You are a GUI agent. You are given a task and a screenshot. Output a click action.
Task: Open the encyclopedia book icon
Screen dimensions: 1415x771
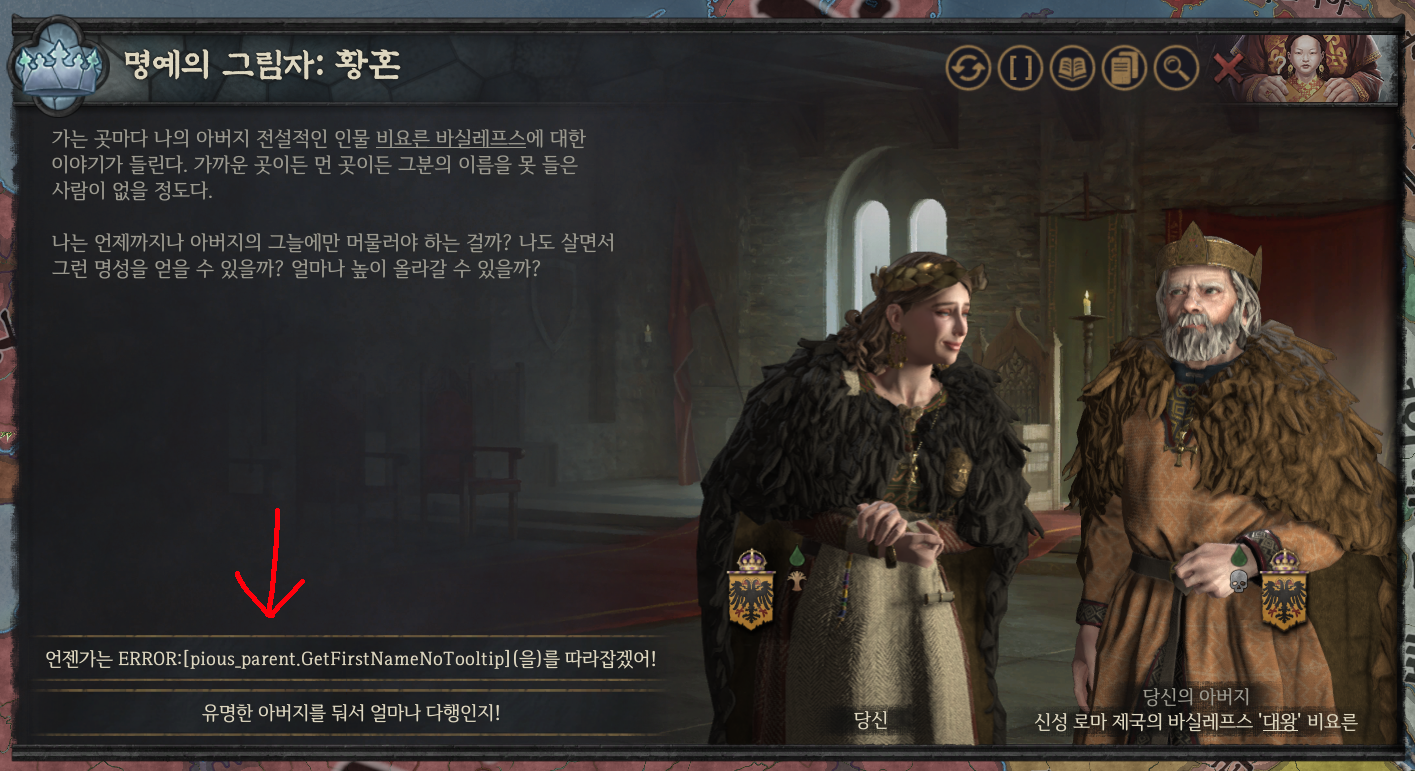click(1071, 68)
